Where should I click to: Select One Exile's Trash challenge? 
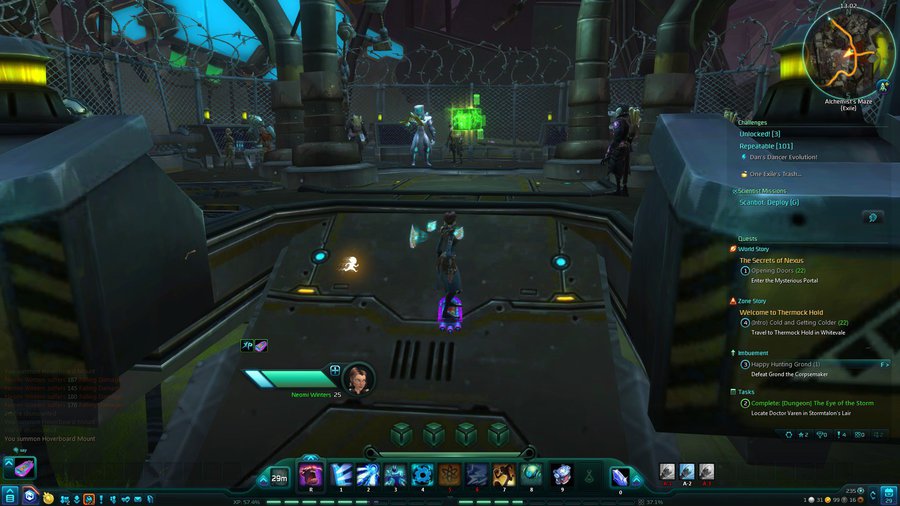tap(776, 174)
